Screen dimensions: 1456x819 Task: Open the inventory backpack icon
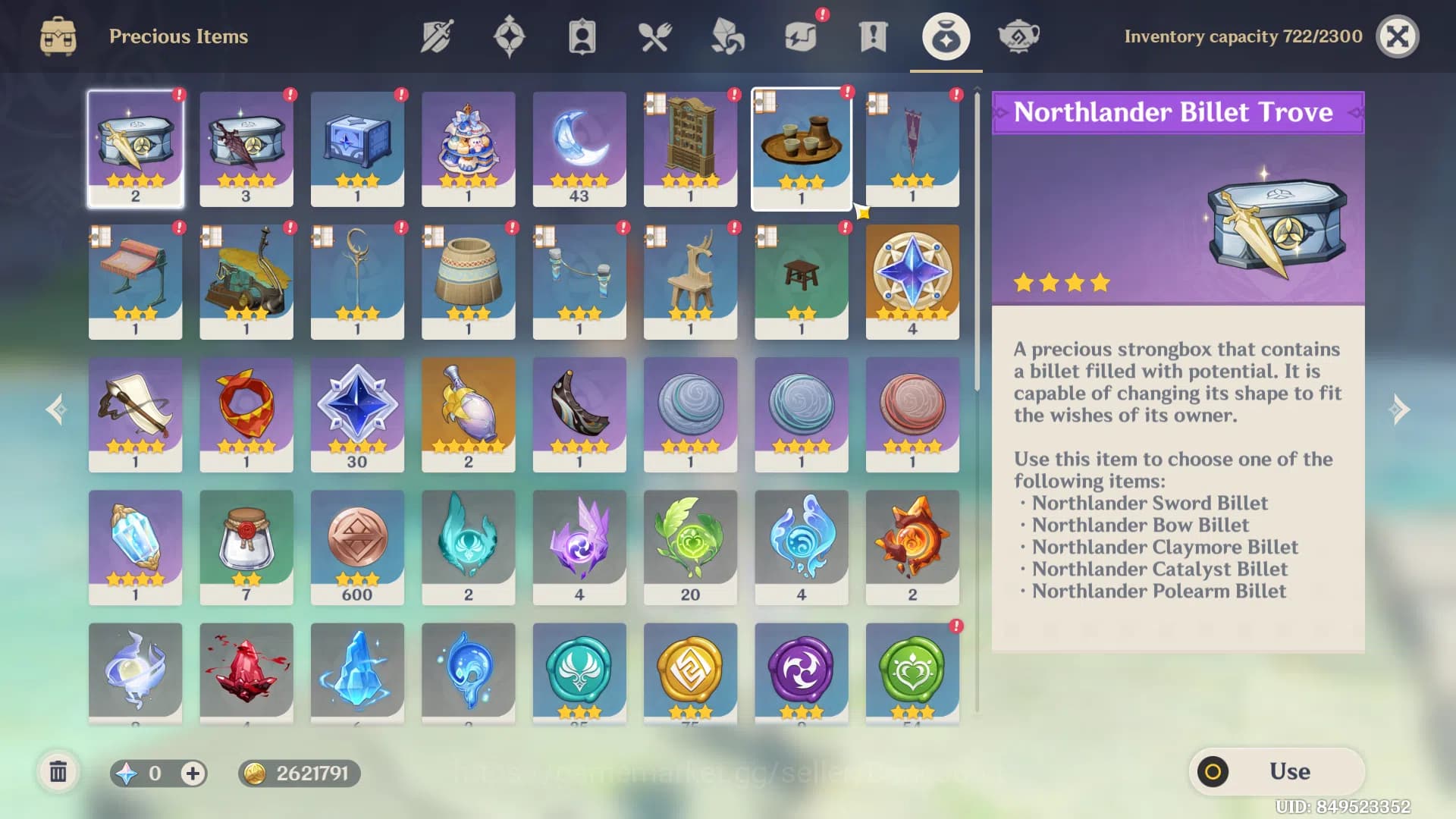(x=58, y=36)
